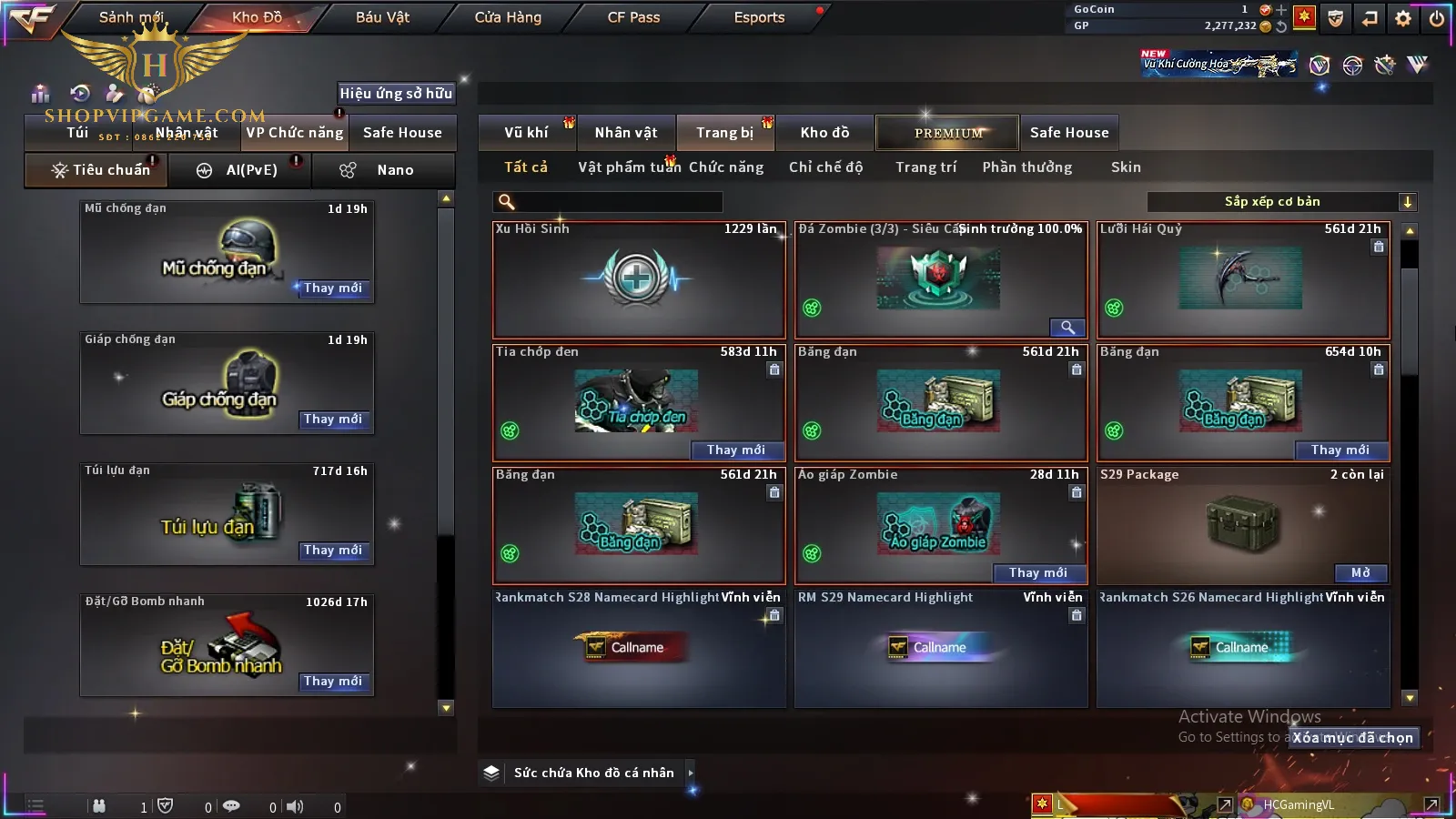The height and width of the screenshot is (819, 1456).
Task: Open the Cửa Hàng shop menu
Action: pos(508,17)
